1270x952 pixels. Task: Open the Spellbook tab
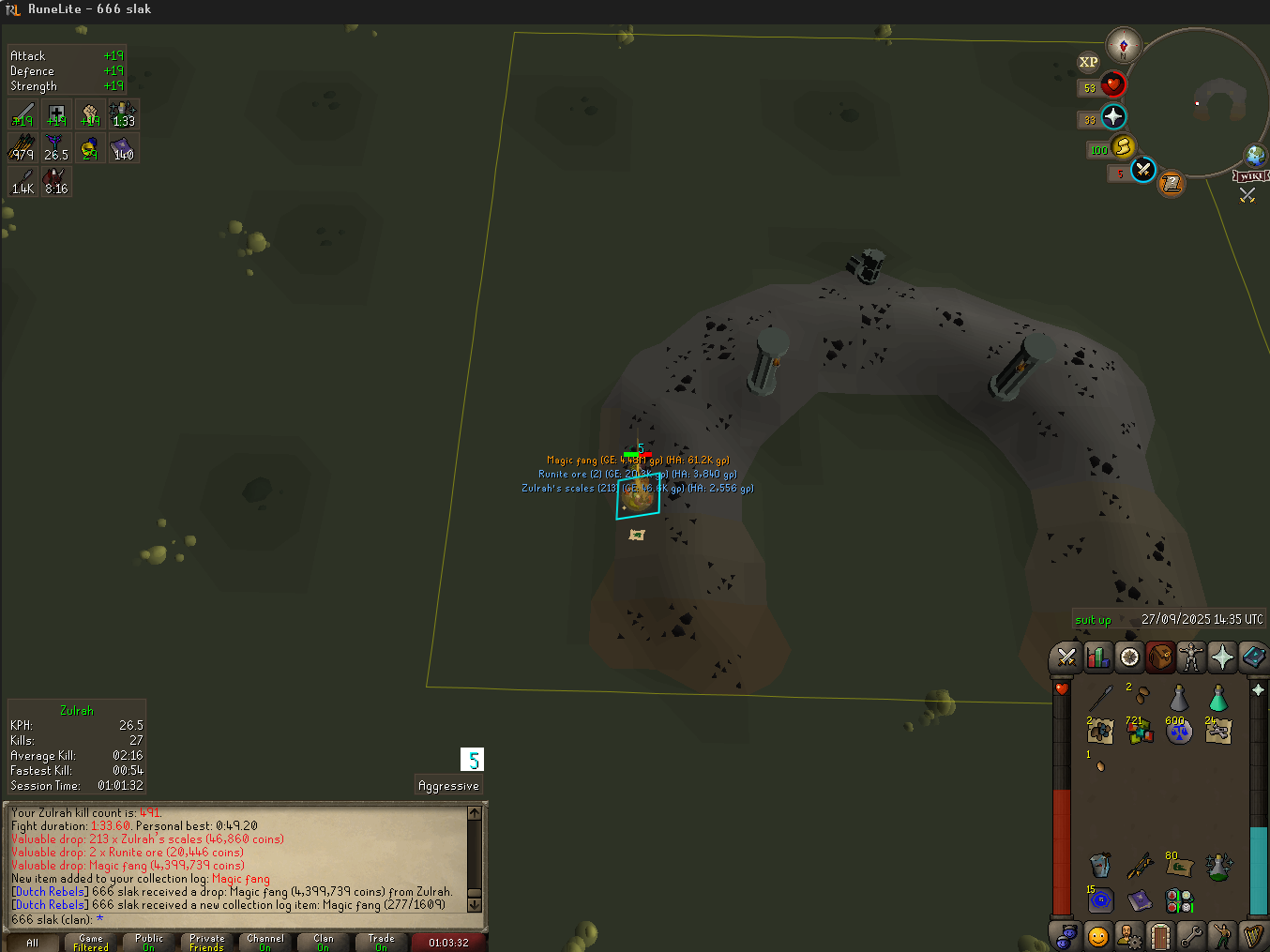click(1253, 657)
